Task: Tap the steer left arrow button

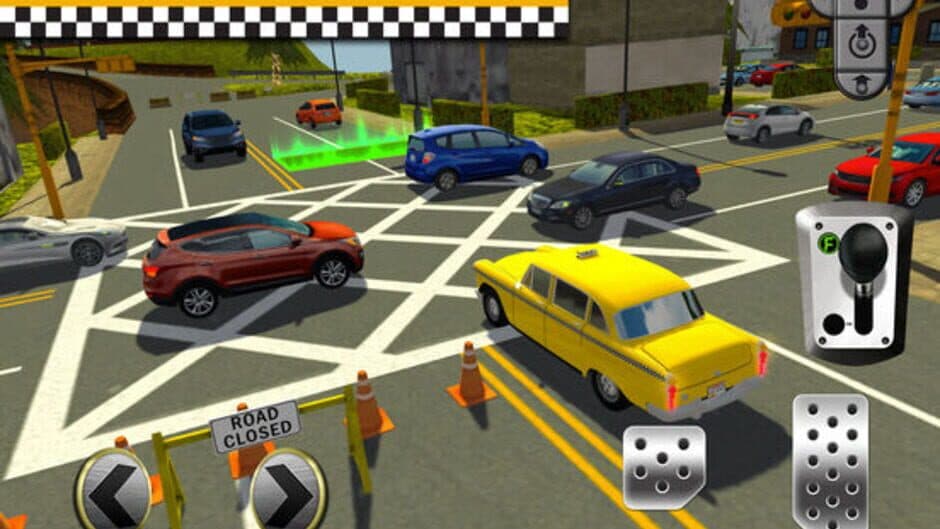Action: (x=113, y=490)
